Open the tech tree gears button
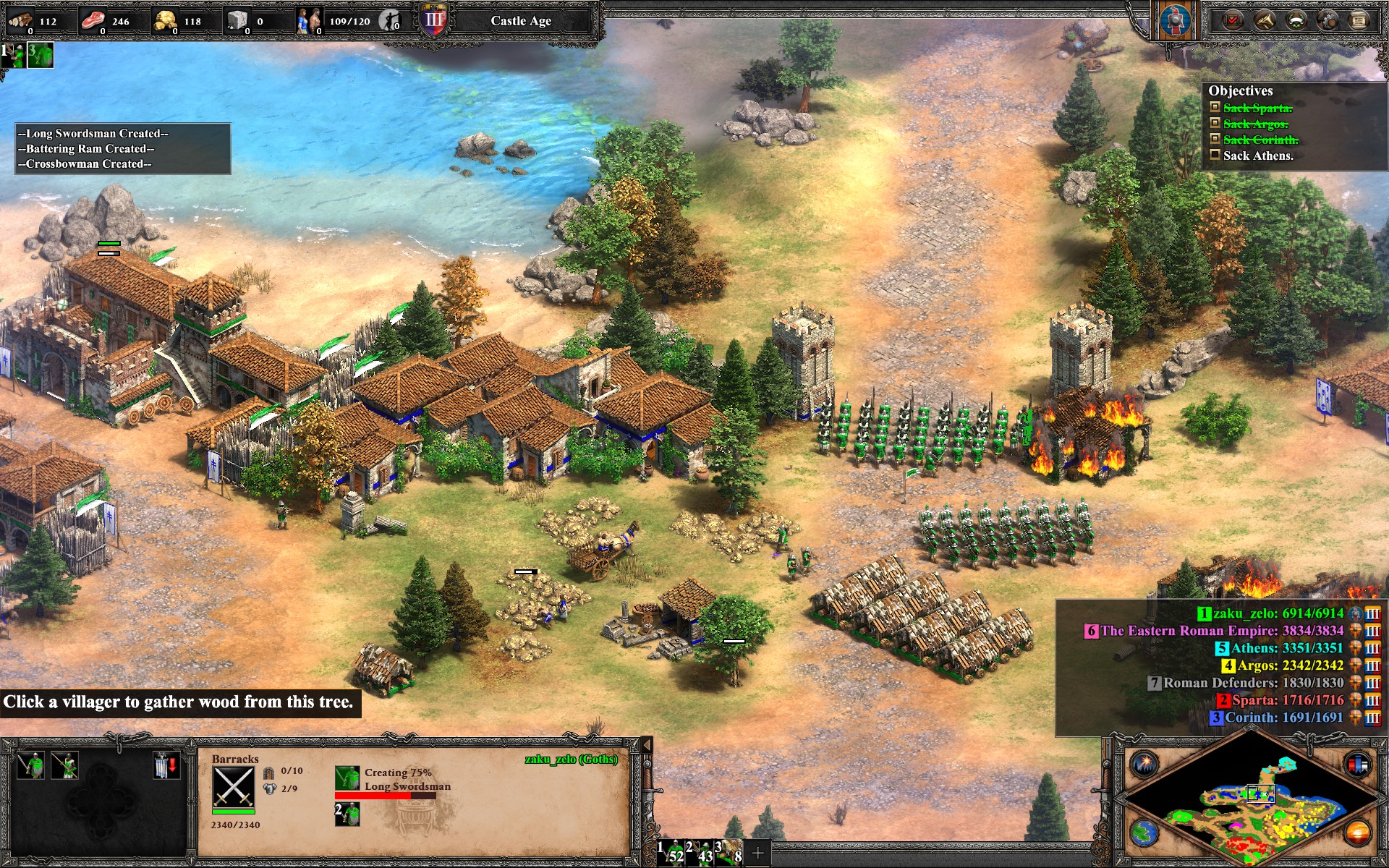The width and height of the screenshot is (1389, 868). coord(1328,20)
